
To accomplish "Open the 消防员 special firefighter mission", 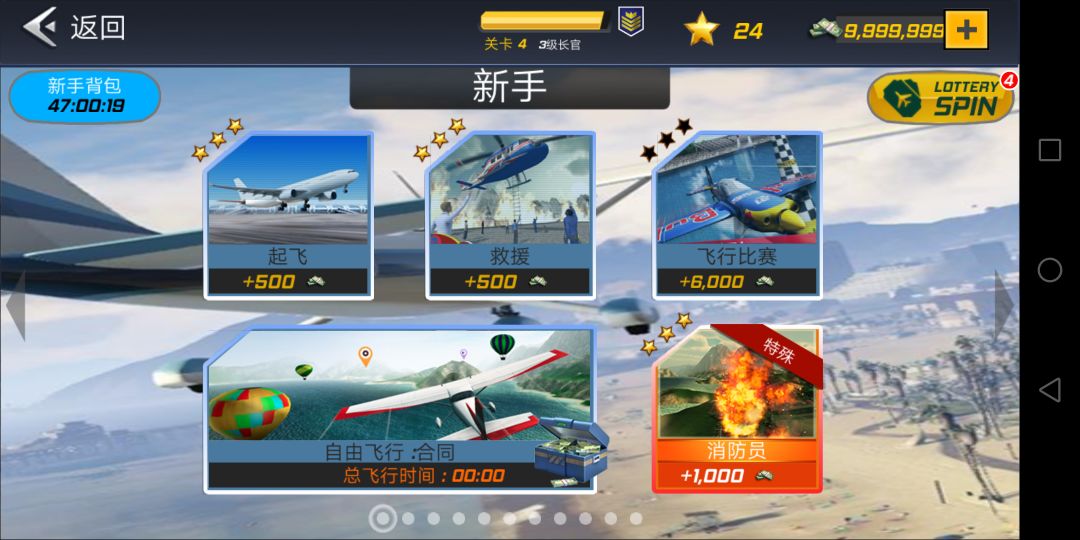I will click(737, 412).
